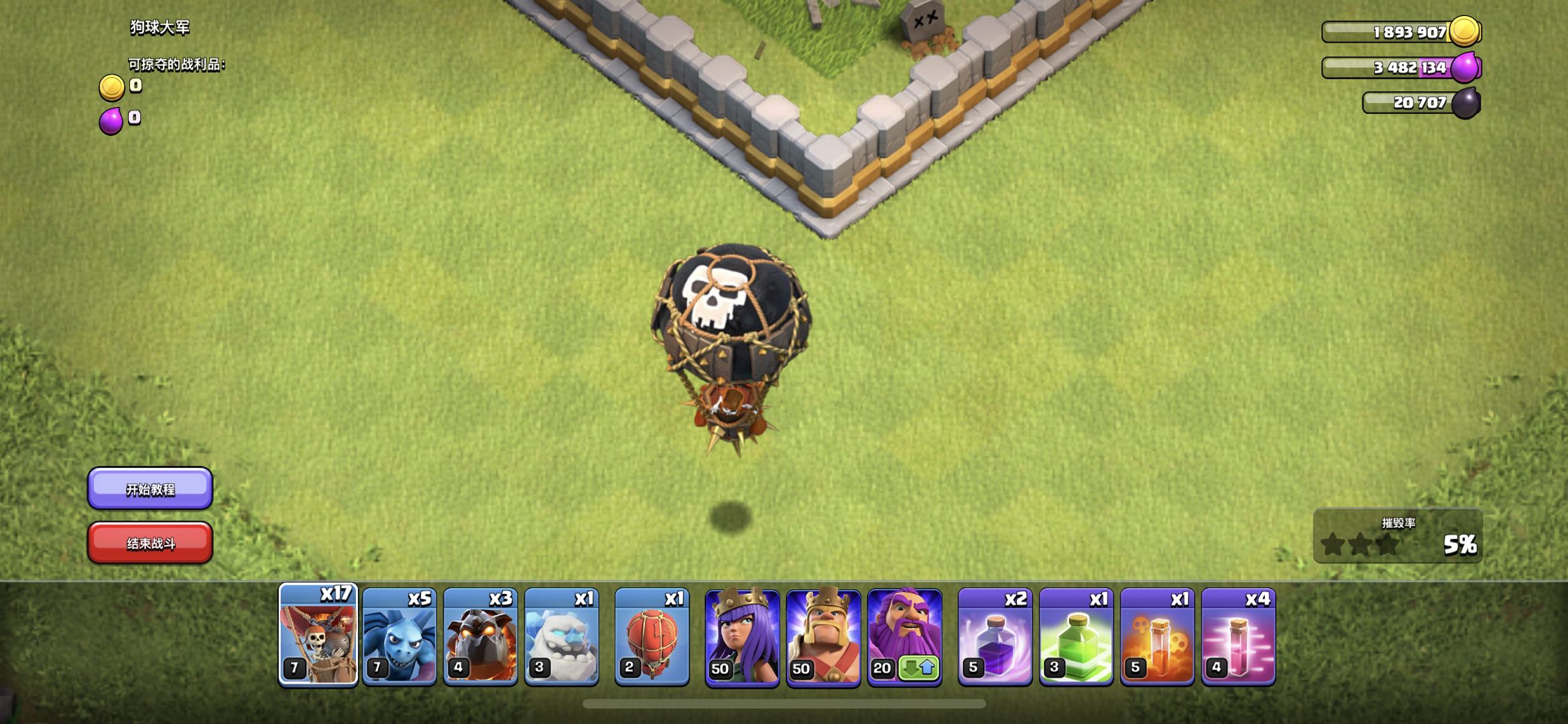Screen dimensions: 1568x724
Task: Select the skeleton balloon troop card
Action: (x=318, y=636)
